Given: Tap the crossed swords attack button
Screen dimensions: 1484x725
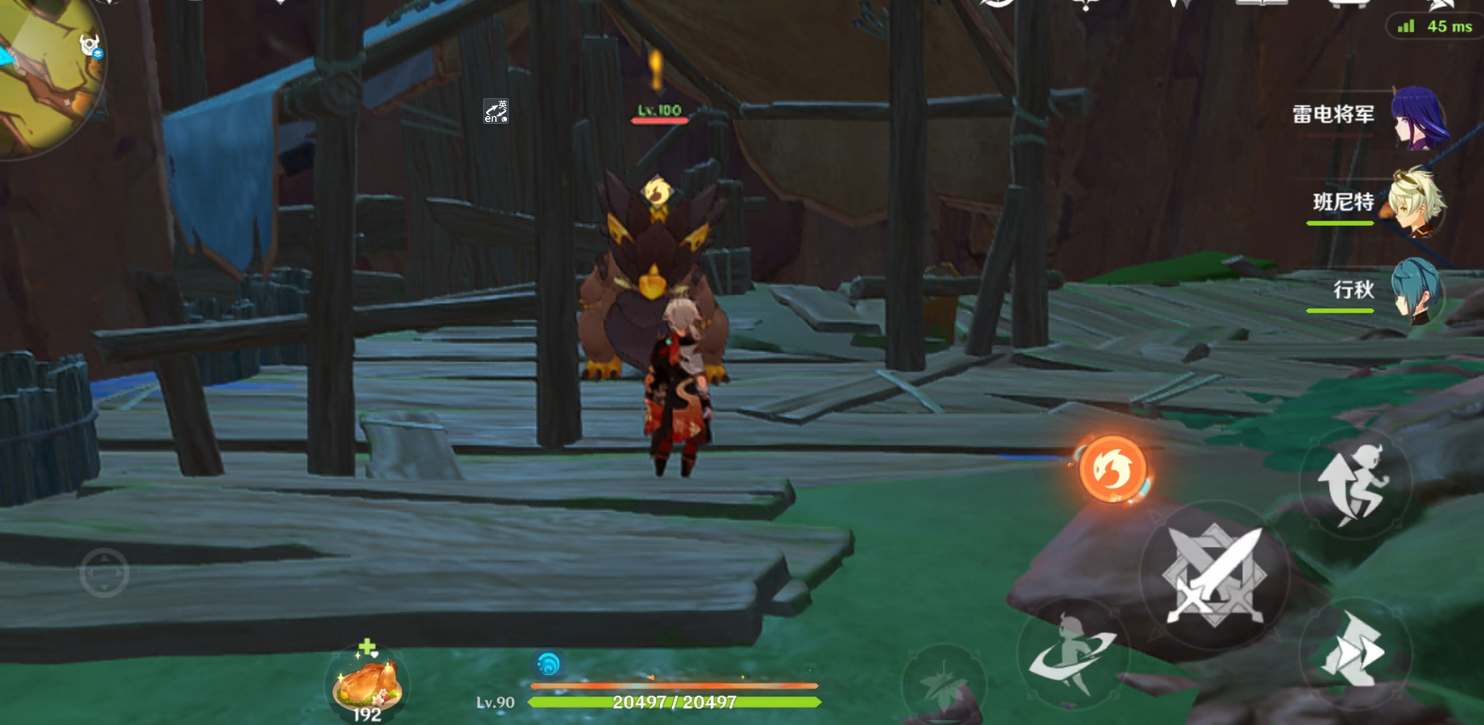Looking at the screenshot, I should tap(1213, 575).
